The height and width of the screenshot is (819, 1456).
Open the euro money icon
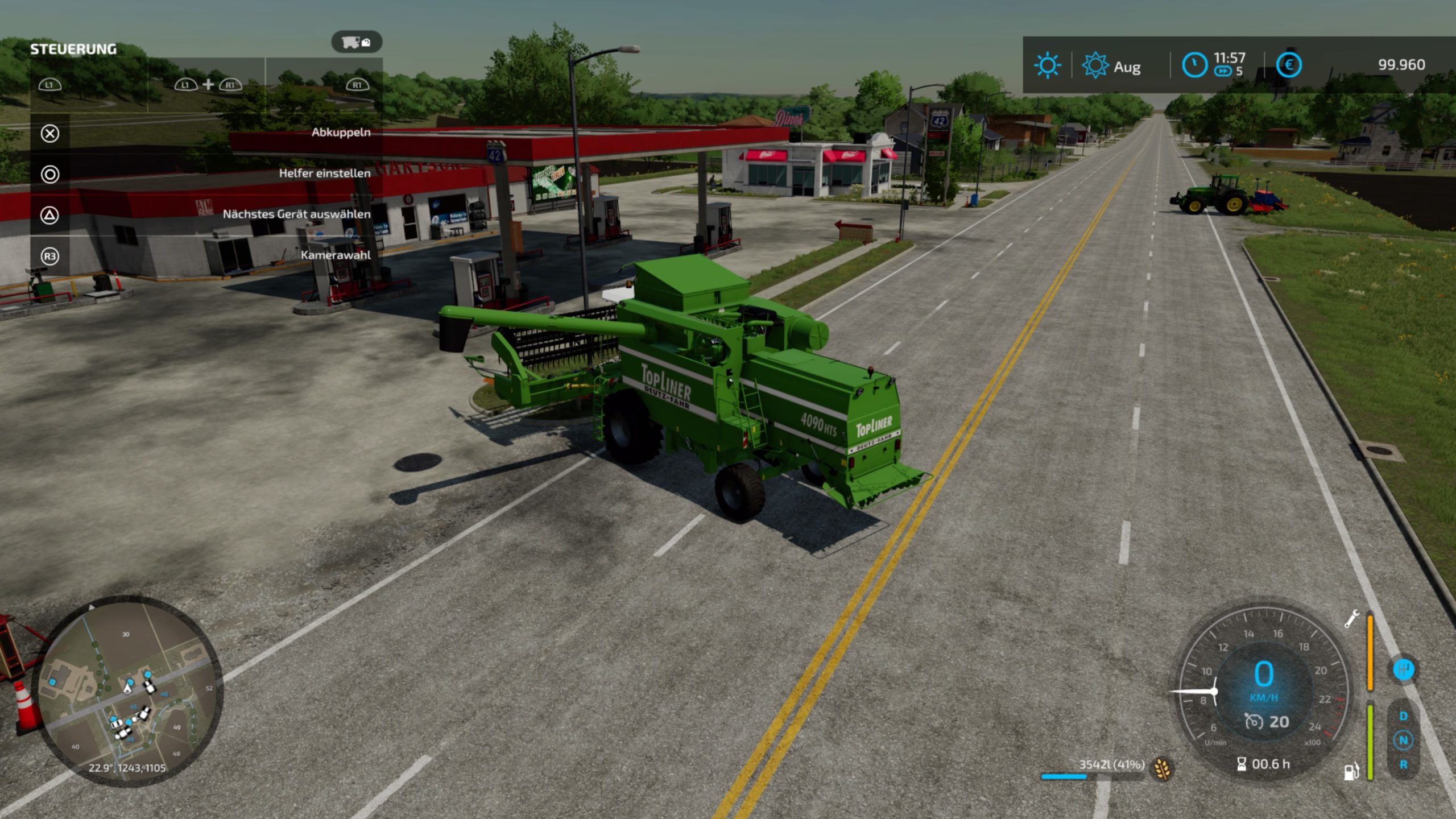pyautogui.click(x=1289, y=65)
